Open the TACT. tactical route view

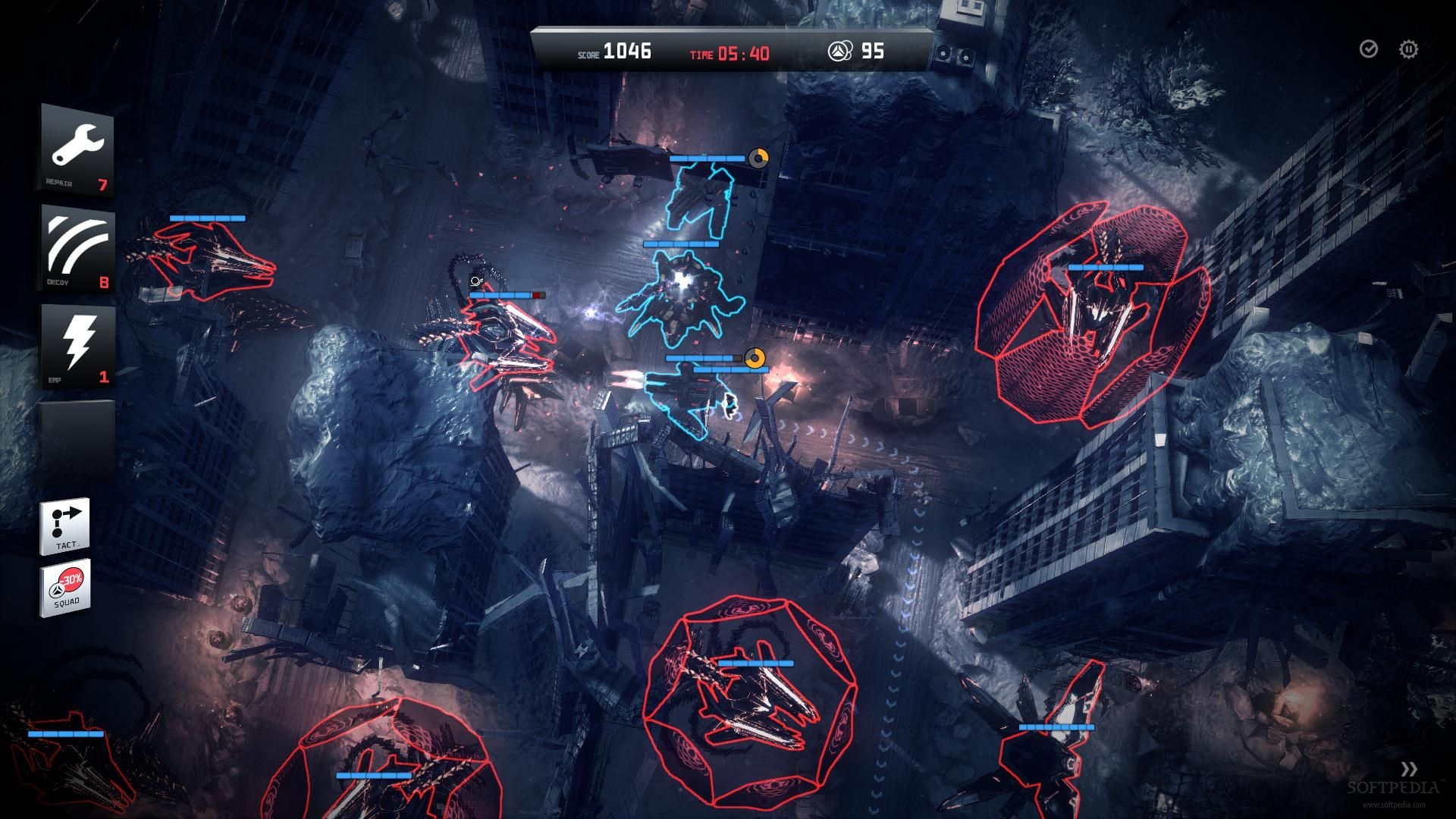65,525
